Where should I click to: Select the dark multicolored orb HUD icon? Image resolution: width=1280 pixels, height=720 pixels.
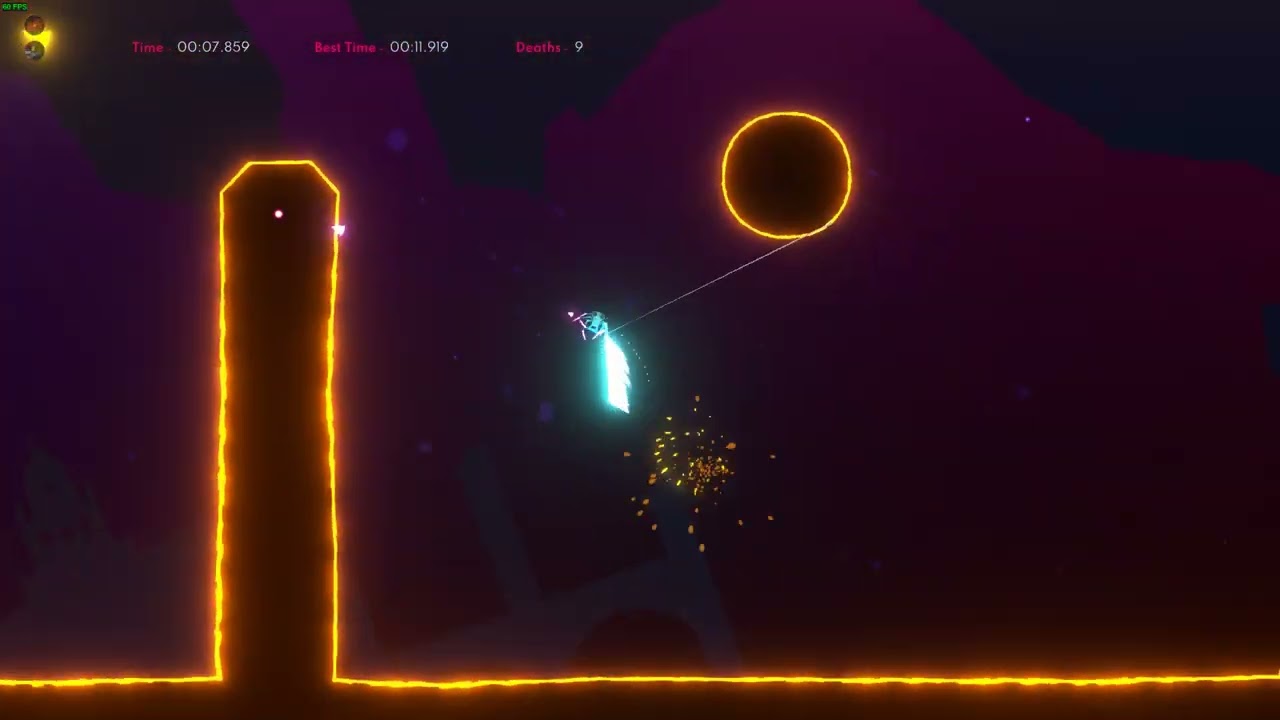pyautogui.click(x=34, y=50)
